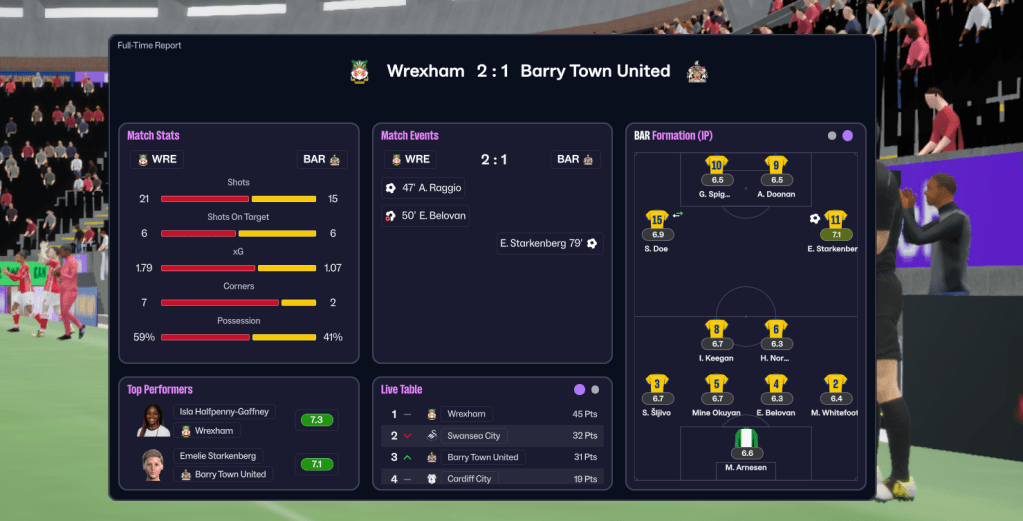Screen dimensions: 1023x521
Task: Select number 2 M. Whitefoot on formation
Action: click(835, 391)
